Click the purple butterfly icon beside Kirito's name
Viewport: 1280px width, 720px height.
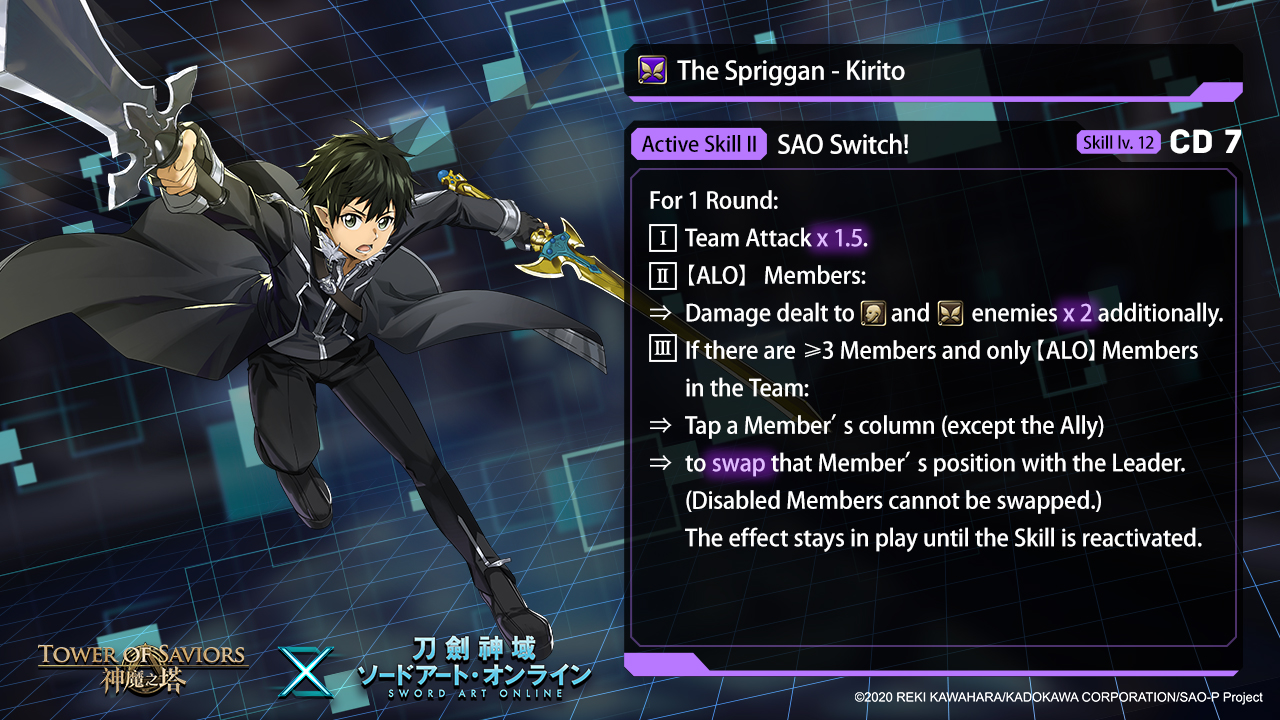652,70
